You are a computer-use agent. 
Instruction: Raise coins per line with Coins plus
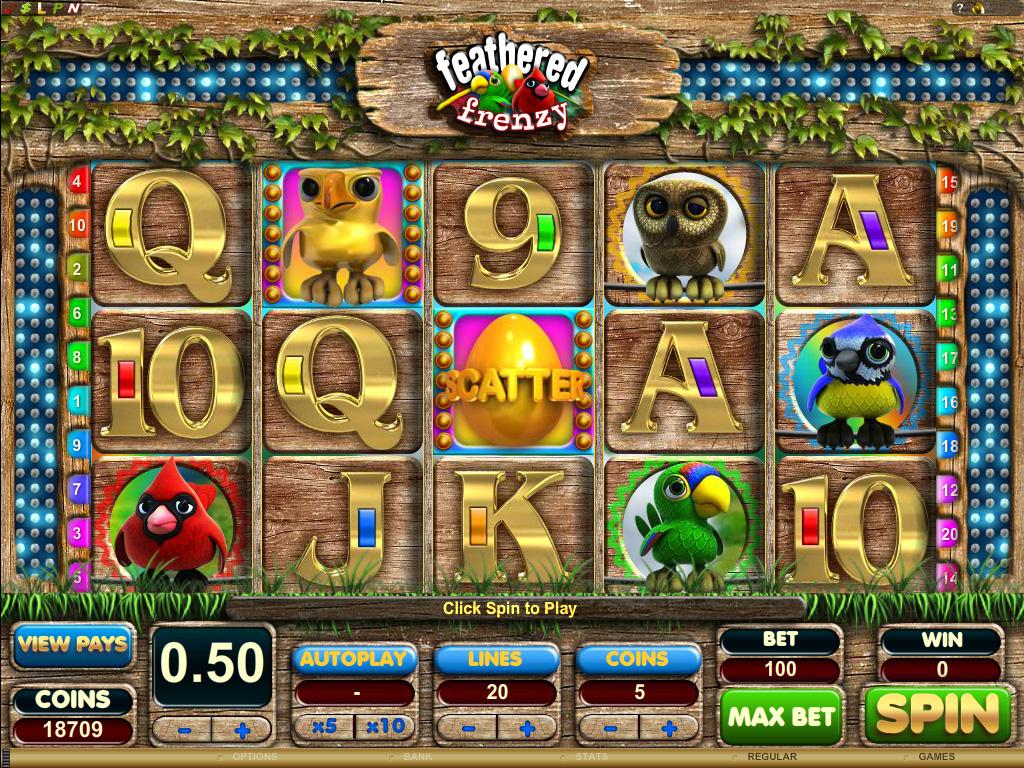pyautogui.click(x=669, y=727)
